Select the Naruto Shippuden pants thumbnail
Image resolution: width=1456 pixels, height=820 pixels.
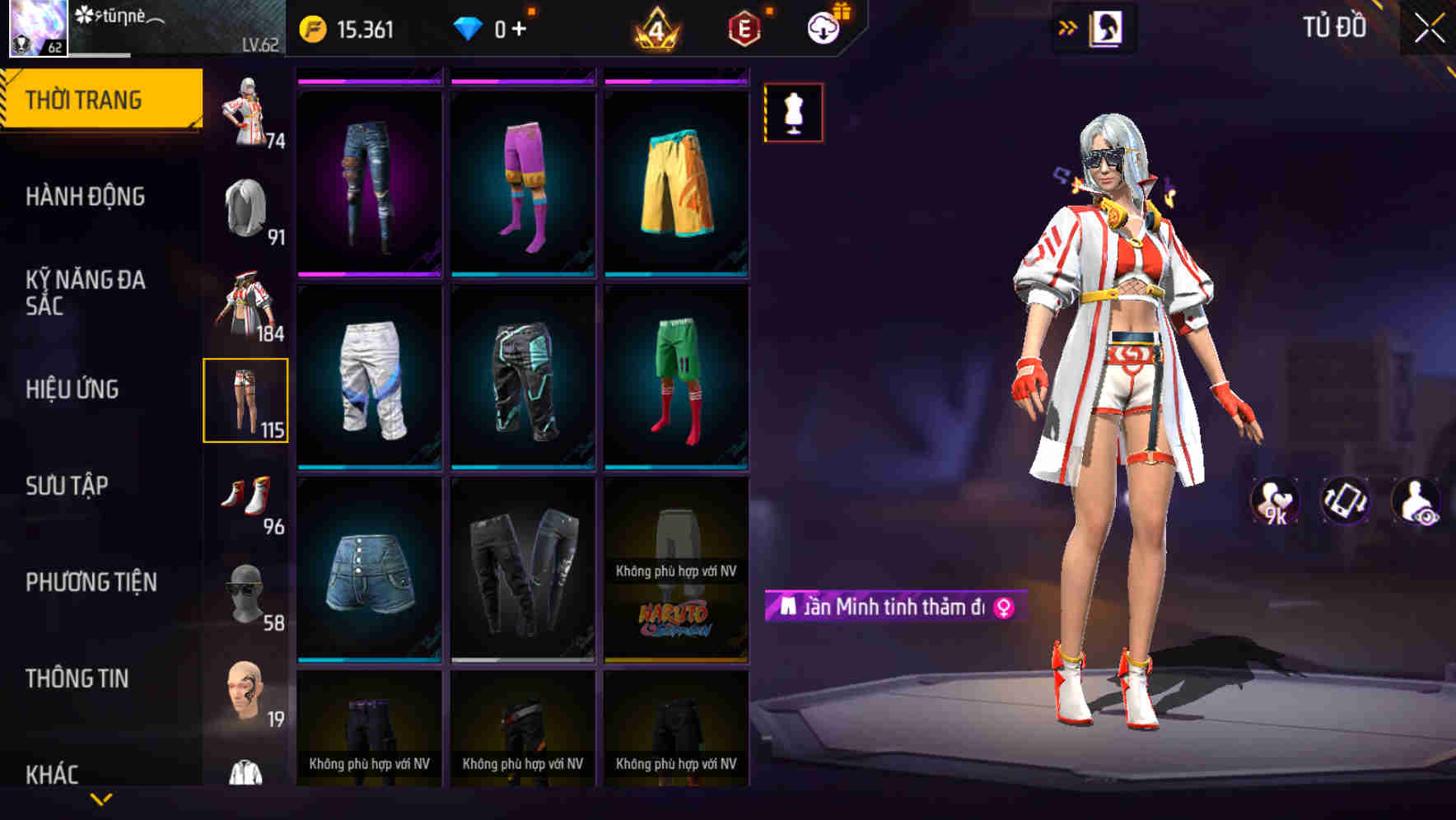[677, 576]
